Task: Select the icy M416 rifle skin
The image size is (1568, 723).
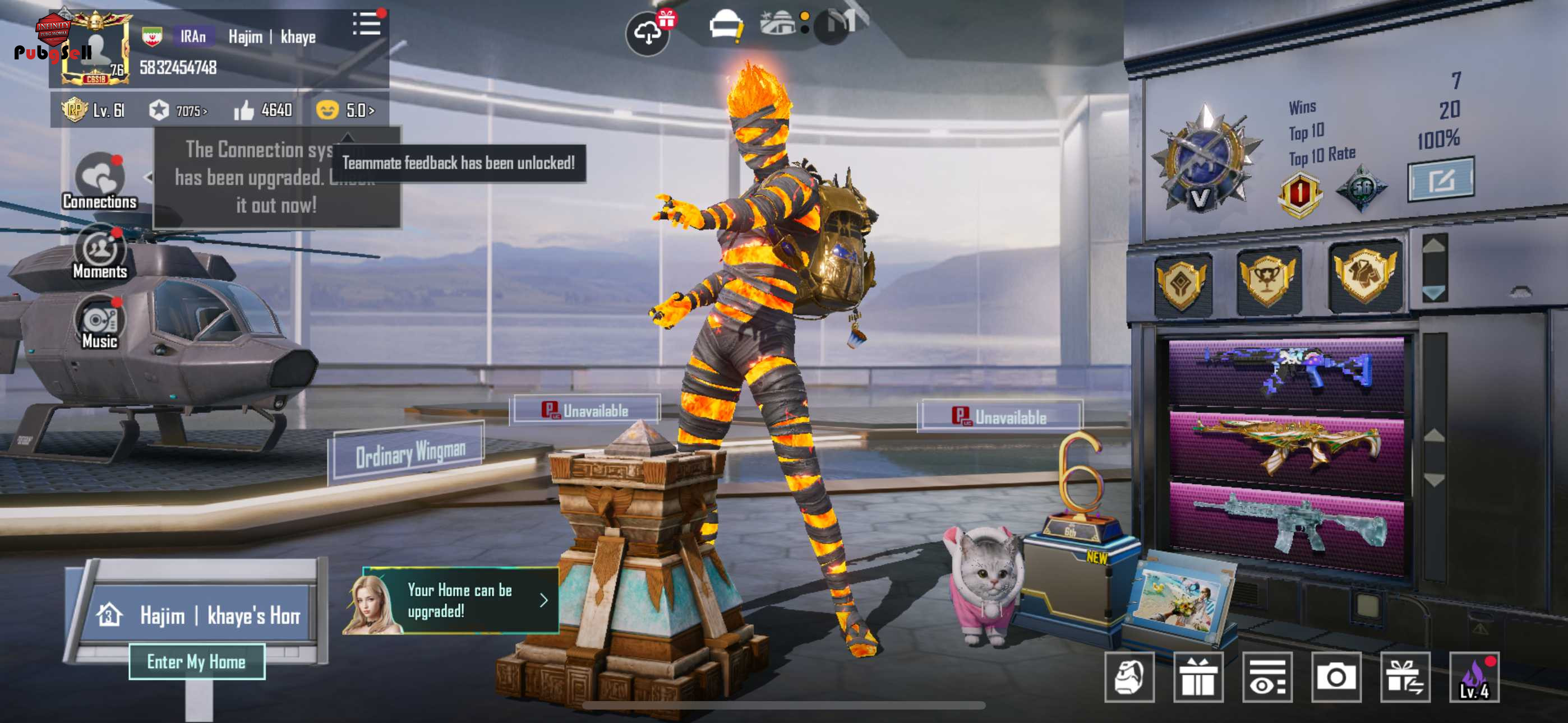Action: click(x=1286, y=525)
